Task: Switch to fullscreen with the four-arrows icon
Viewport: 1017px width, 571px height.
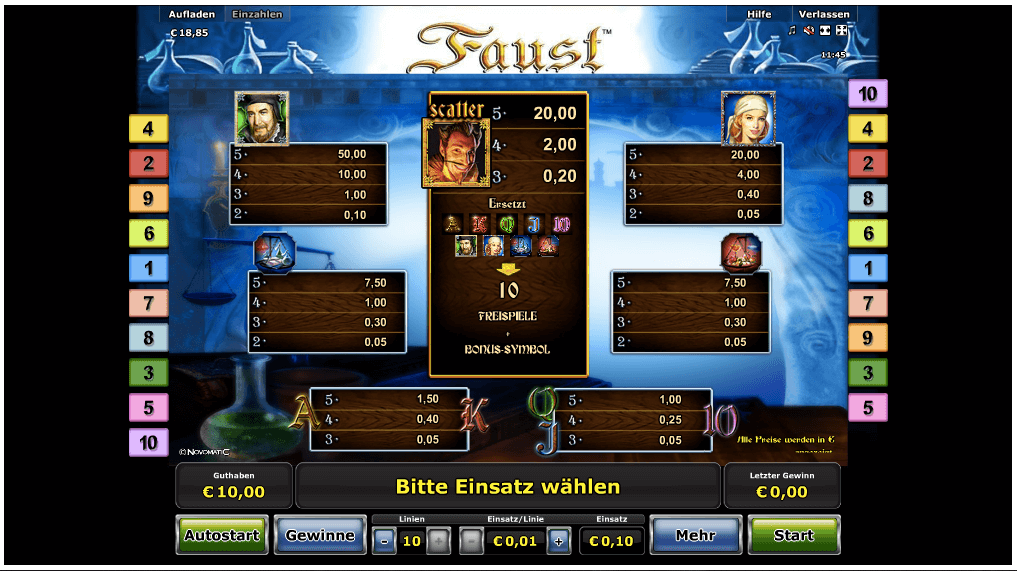Action: click(841, 30)
